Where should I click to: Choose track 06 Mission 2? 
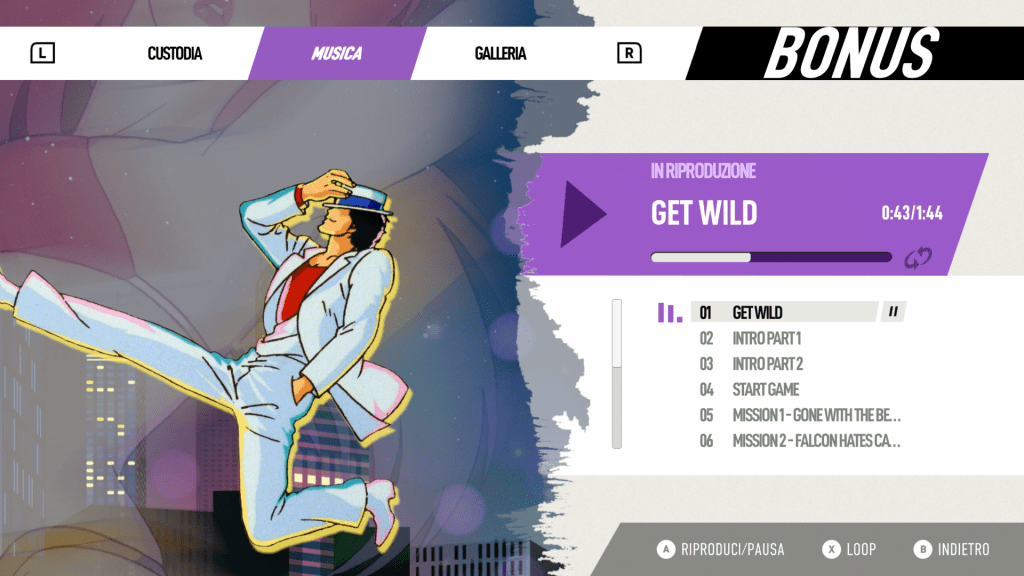pyautogui.click(x=815, y=441)
